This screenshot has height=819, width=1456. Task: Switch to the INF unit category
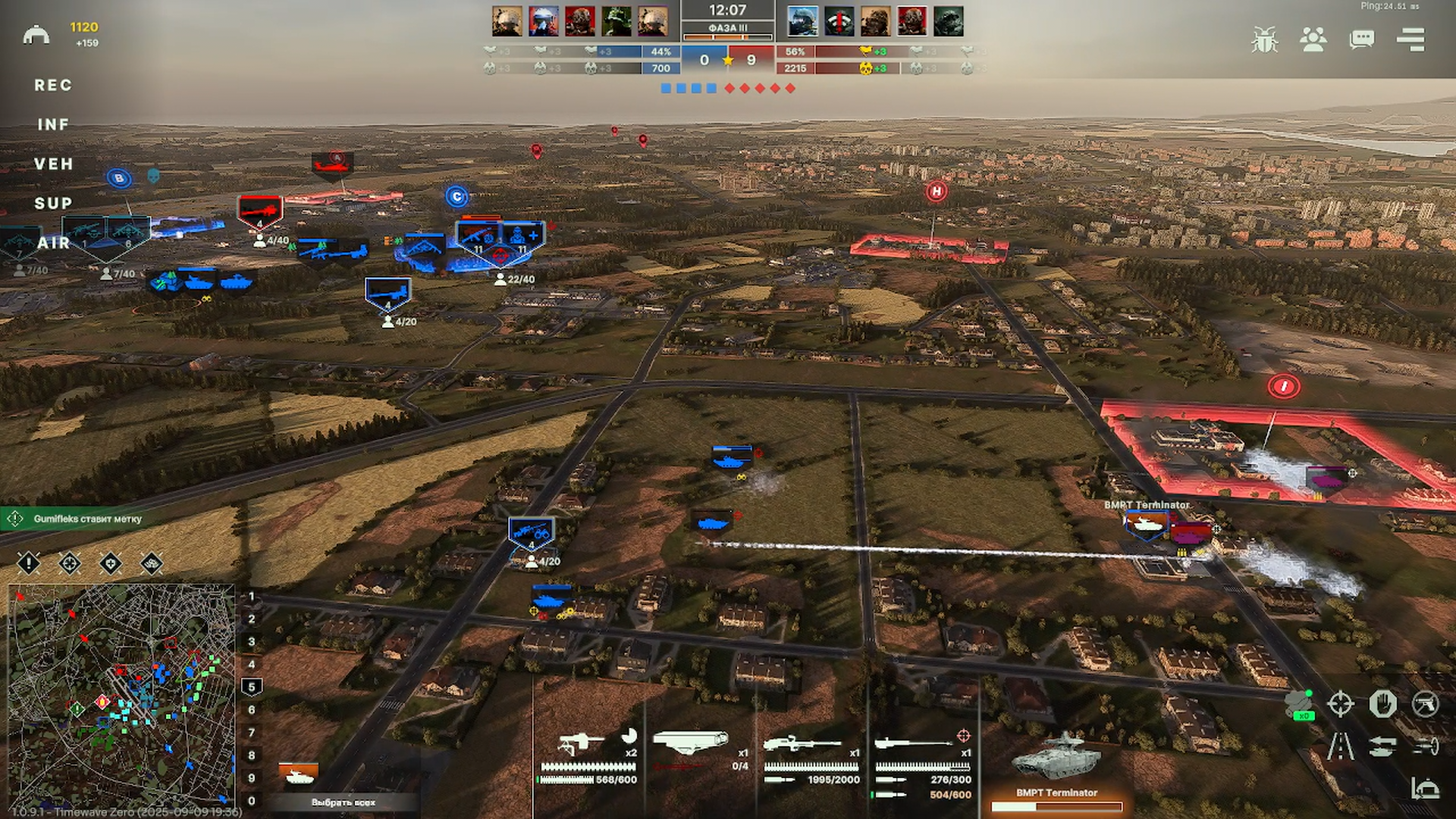[53, 125]
